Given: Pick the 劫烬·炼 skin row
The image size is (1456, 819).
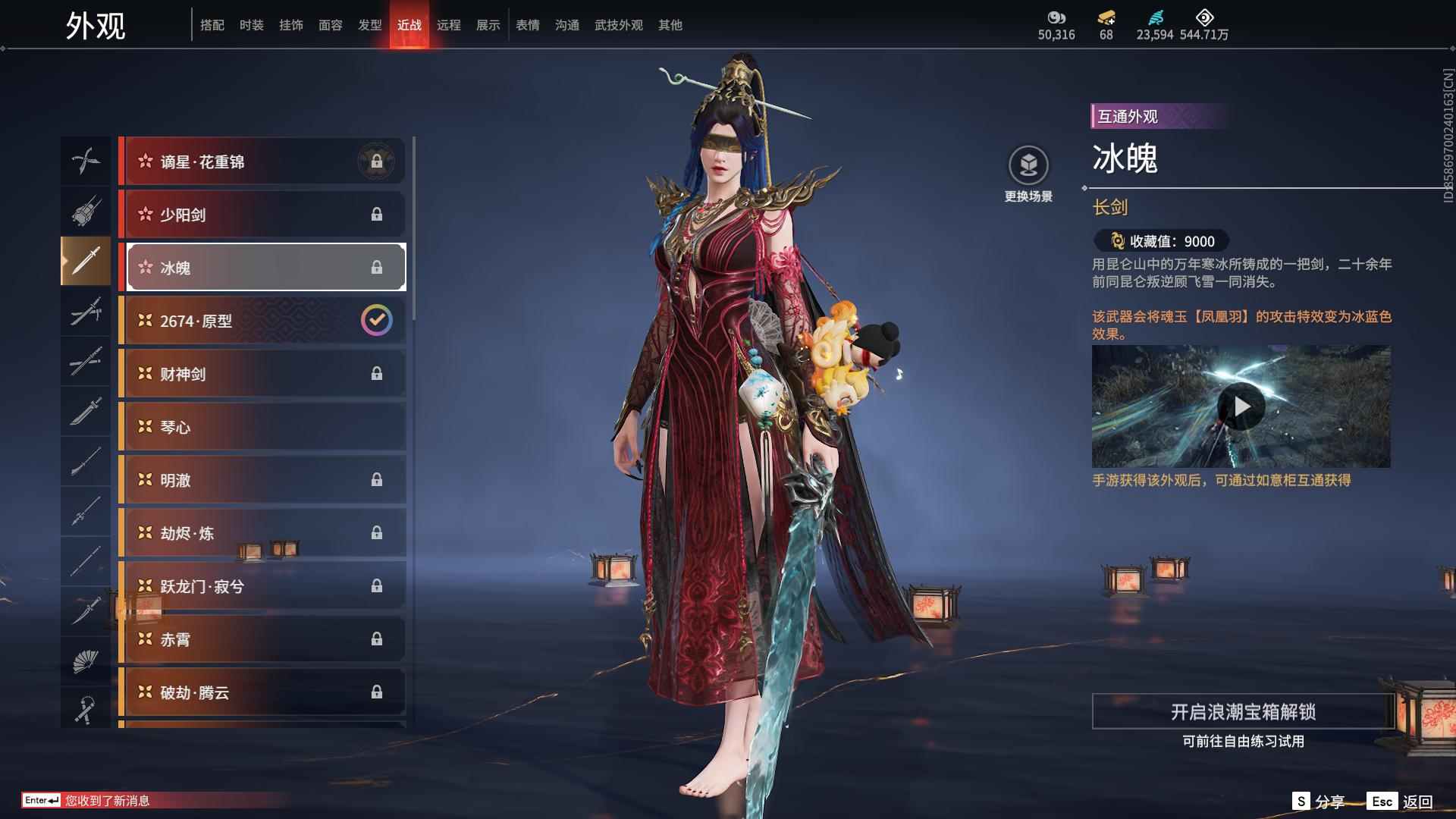Looking at the screenshot, I should tap(262, 533).
